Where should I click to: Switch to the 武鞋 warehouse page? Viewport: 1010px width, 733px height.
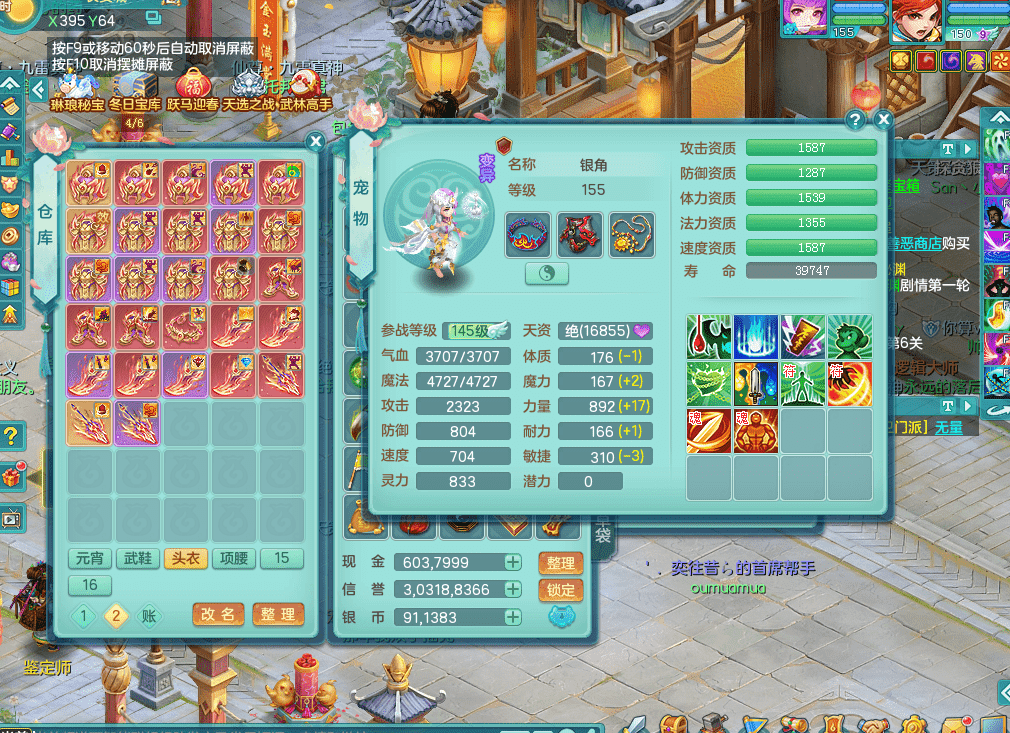pos(137,558)
